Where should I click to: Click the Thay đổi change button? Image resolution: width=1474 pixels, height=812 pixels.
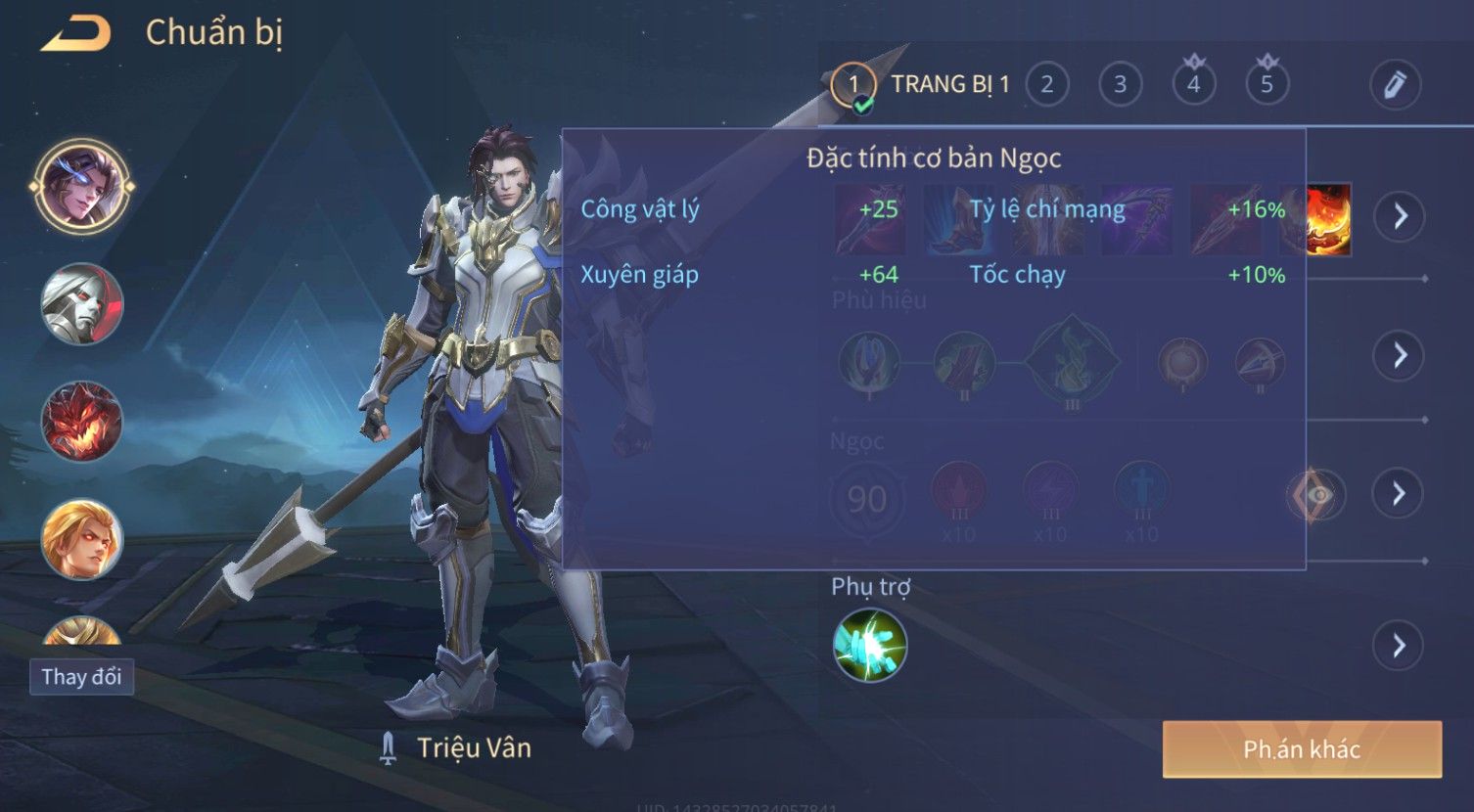(x=81, y=677)
